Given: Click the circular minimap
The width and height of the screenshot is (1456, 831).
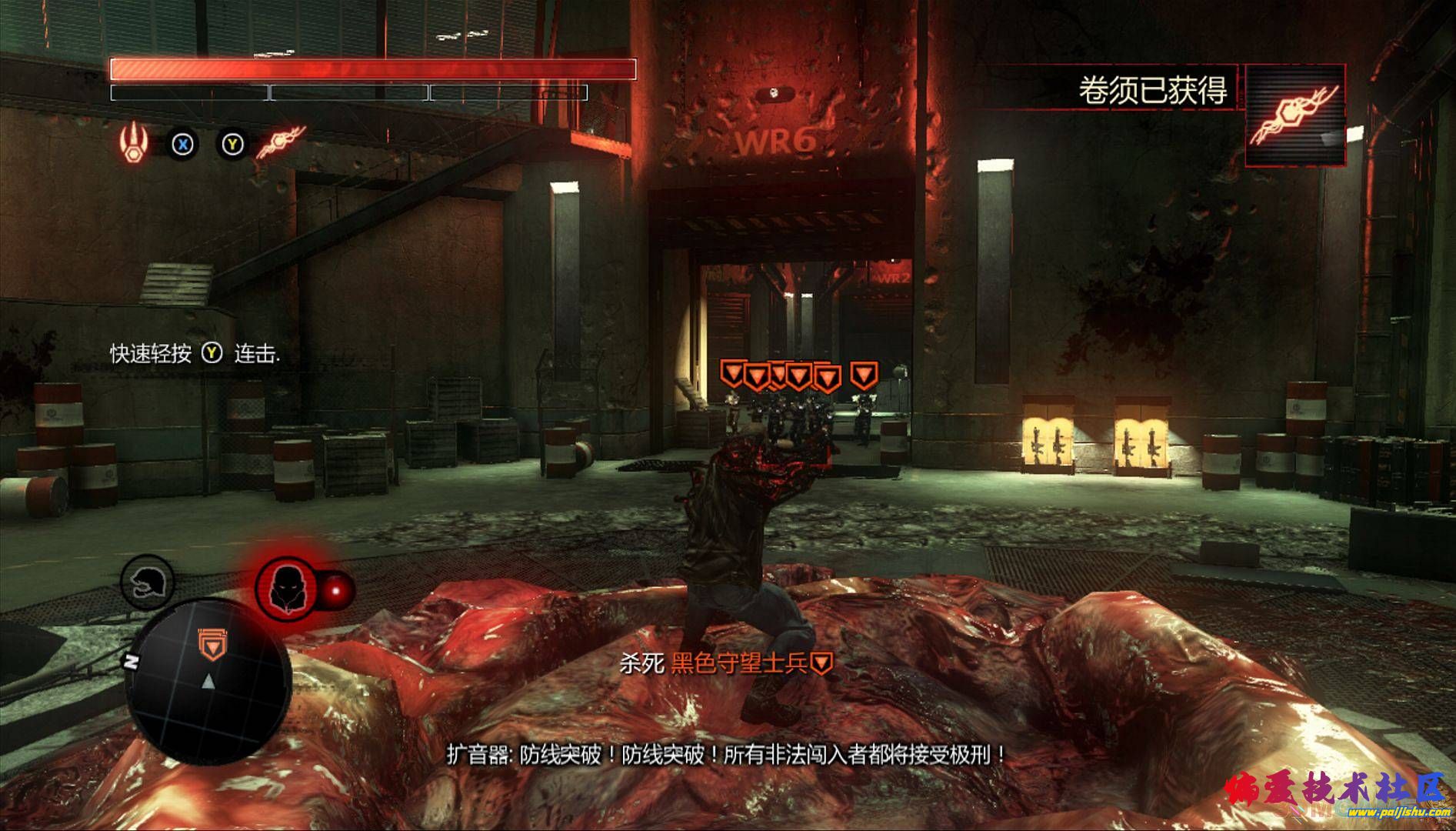Looking at the screenshot, I should point(208,681).
